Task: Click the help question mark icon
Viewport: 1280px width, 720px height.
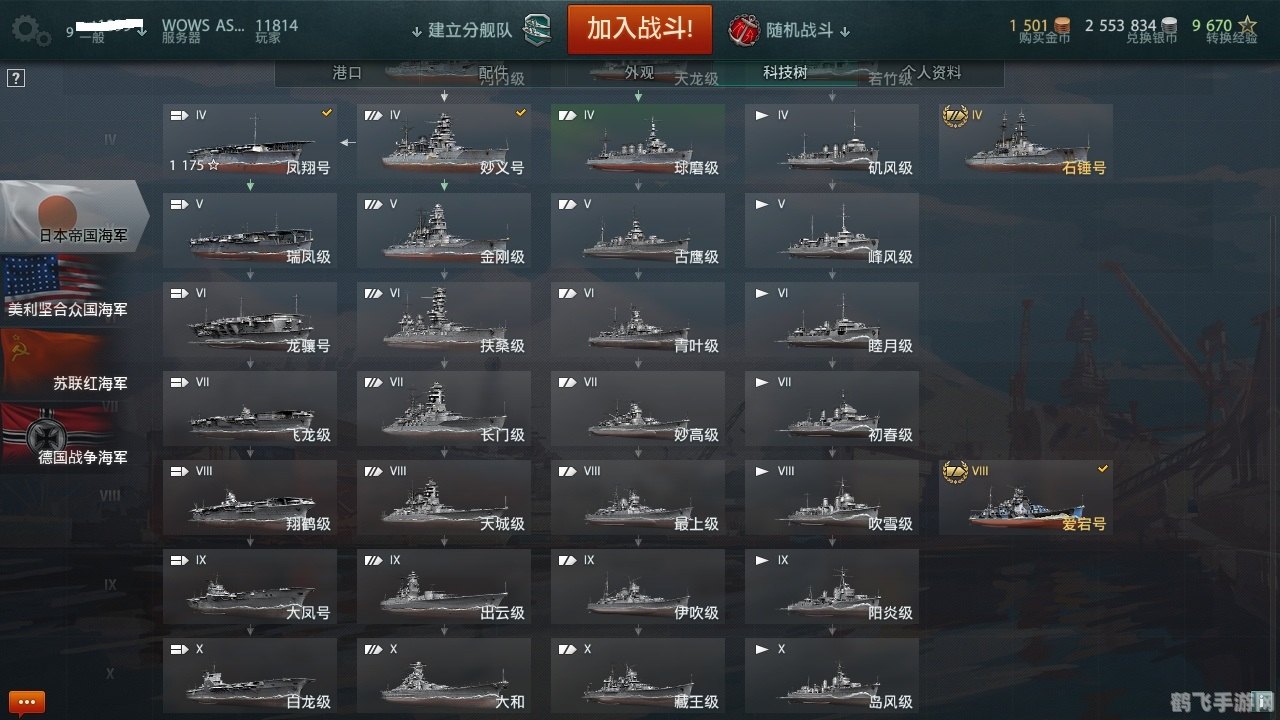Action: click(15, 77)
